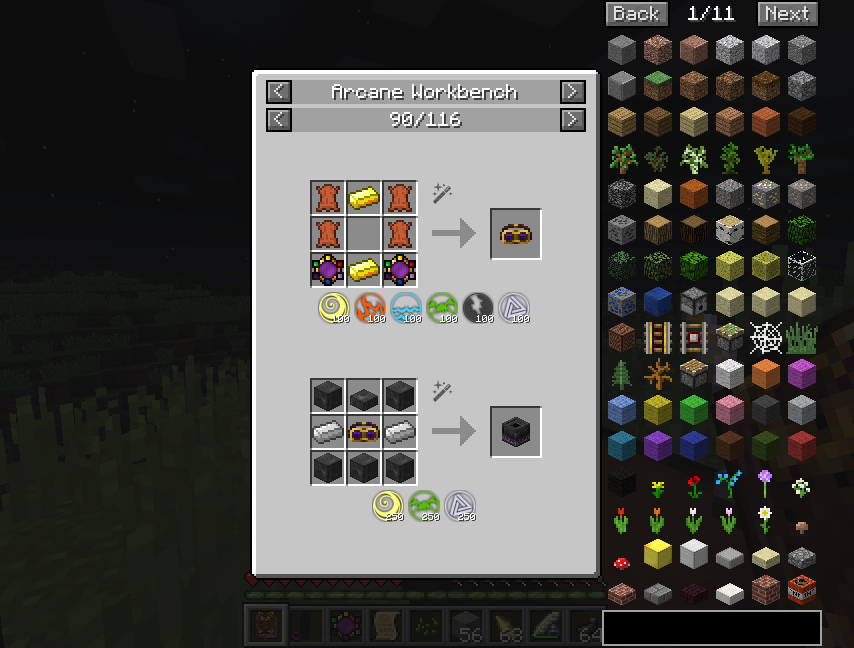Viewport: 854px width, 648px height.
Task: Go to the Next item panel page
Action: [787, 14]
